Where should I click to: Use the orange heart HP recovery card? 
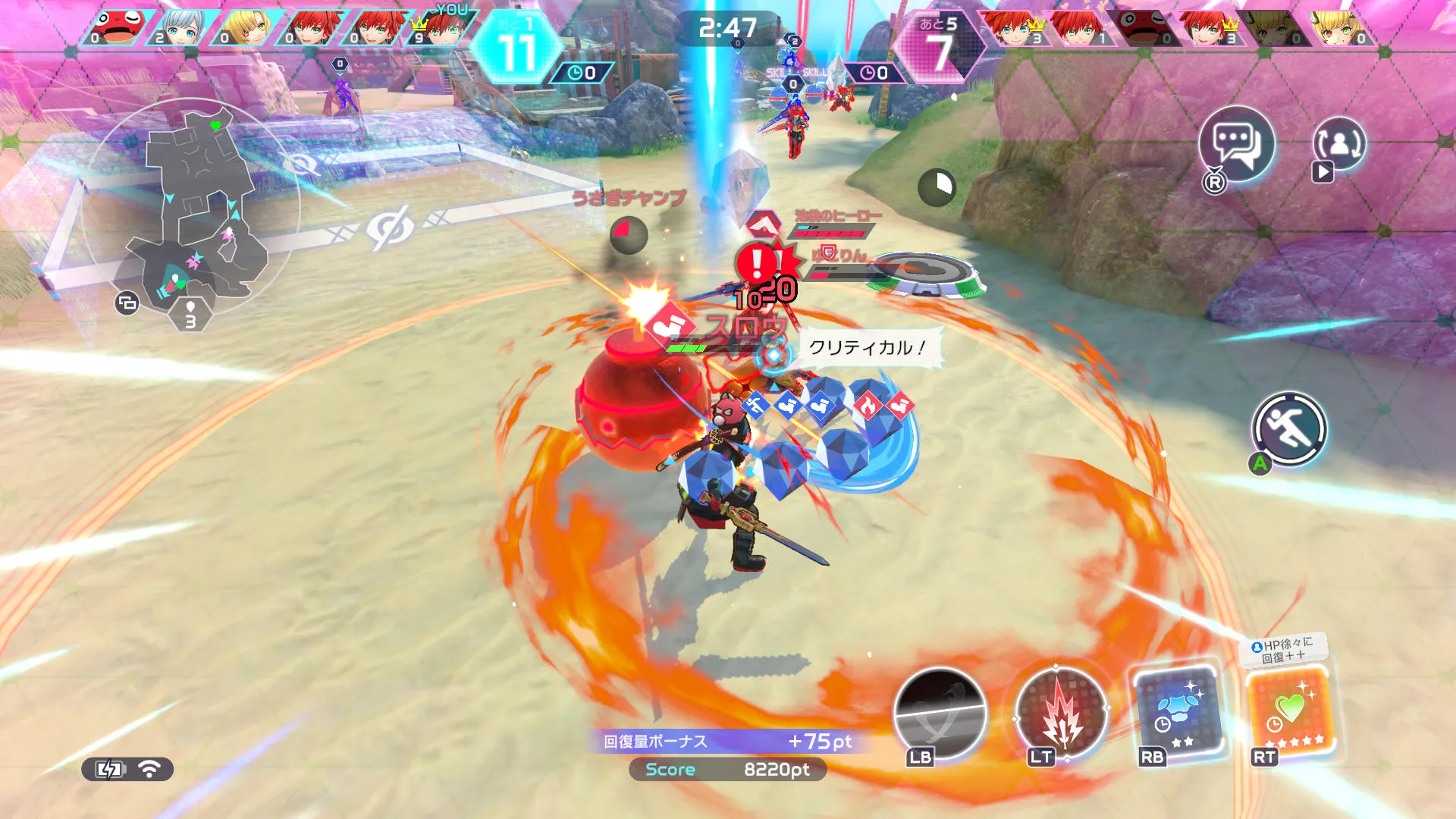click(x=1291, y=712)
